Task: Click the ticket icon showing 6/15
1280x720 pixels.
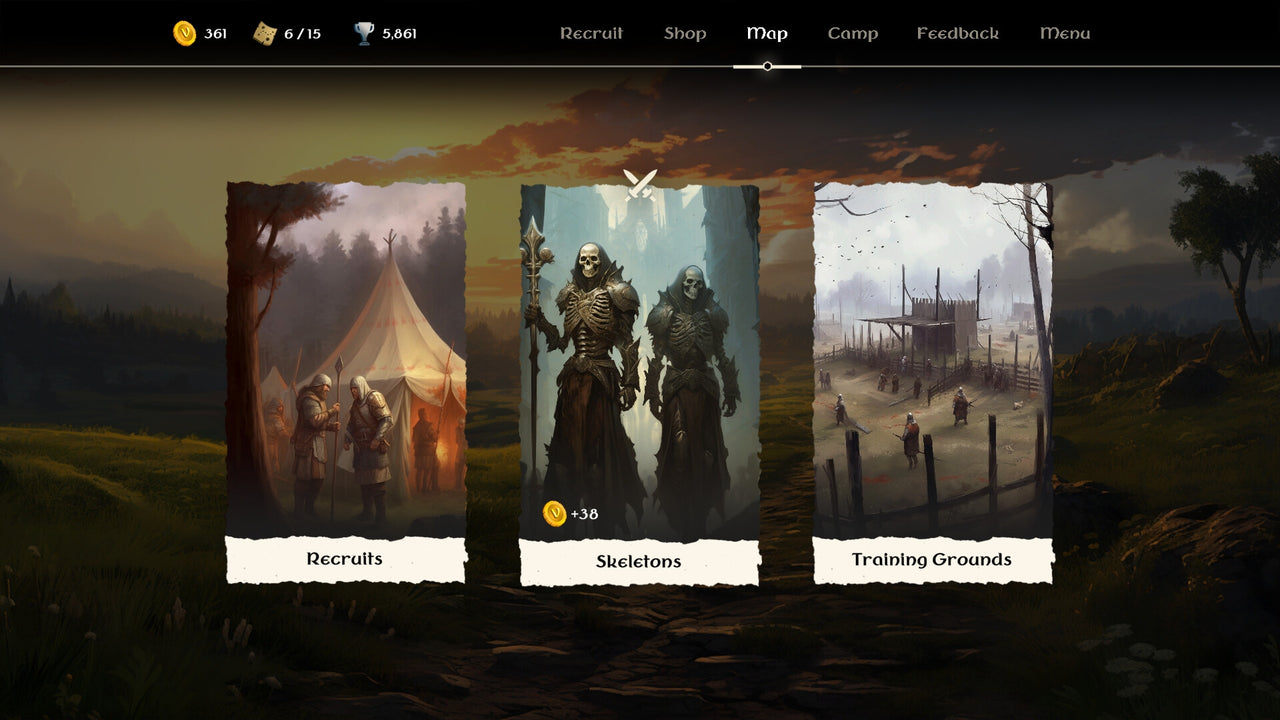Action: [x=265, y=31]
